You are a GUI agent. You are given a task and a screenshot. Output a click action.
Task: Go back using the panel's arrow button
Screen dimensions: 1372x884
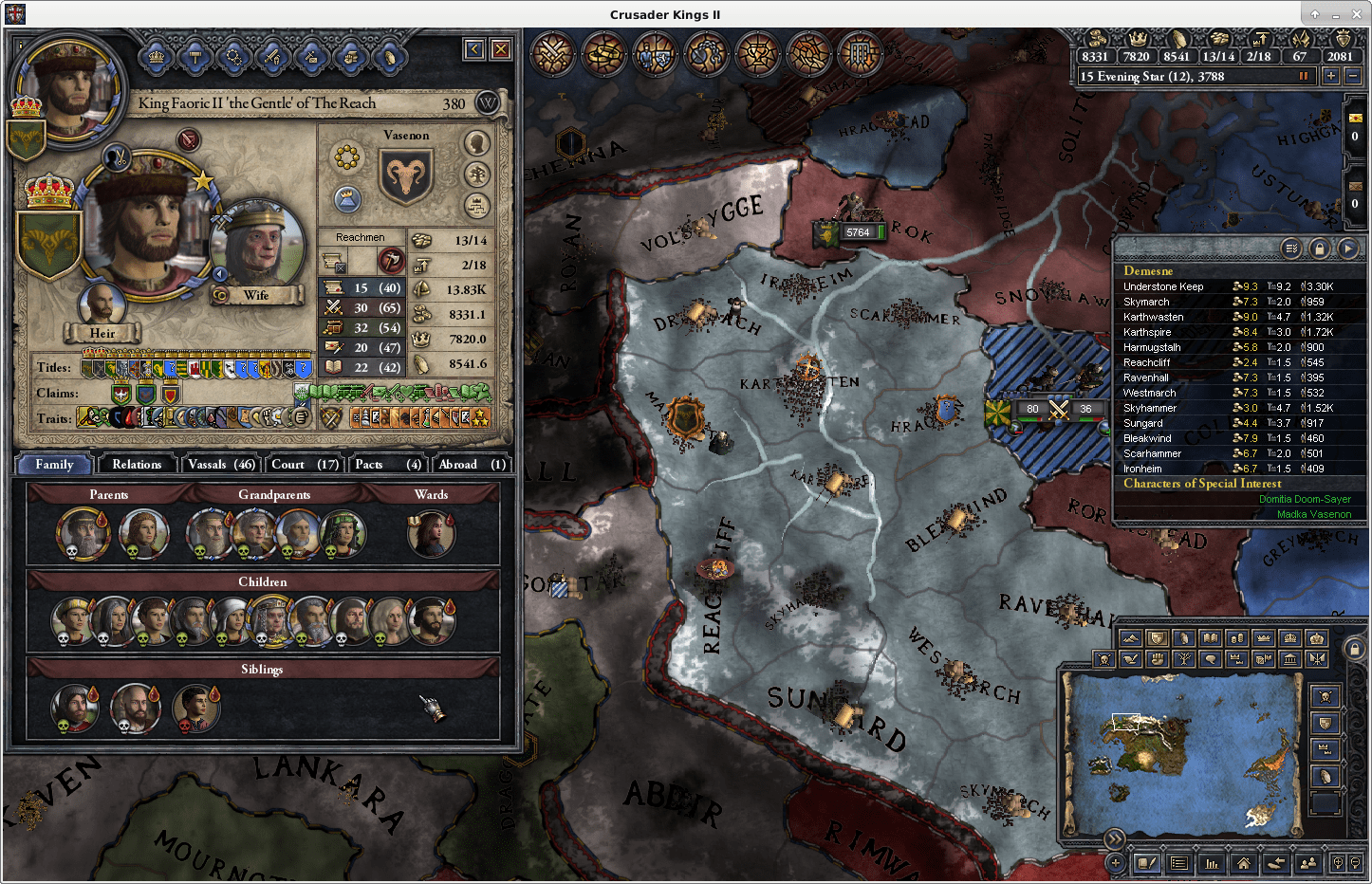pos(474,49)
